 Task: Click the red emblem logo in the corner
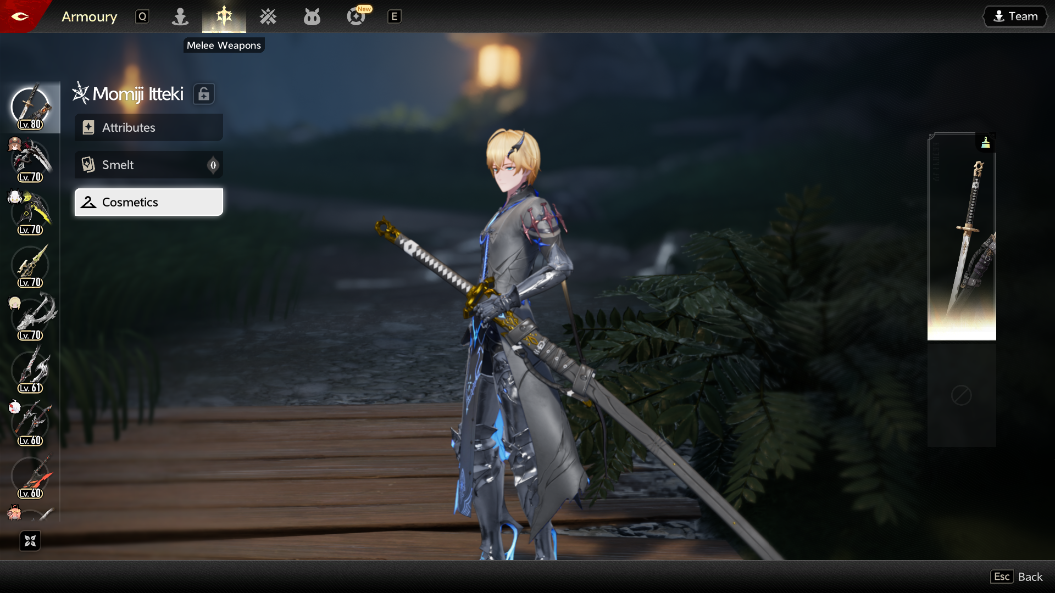coord(18,16)
